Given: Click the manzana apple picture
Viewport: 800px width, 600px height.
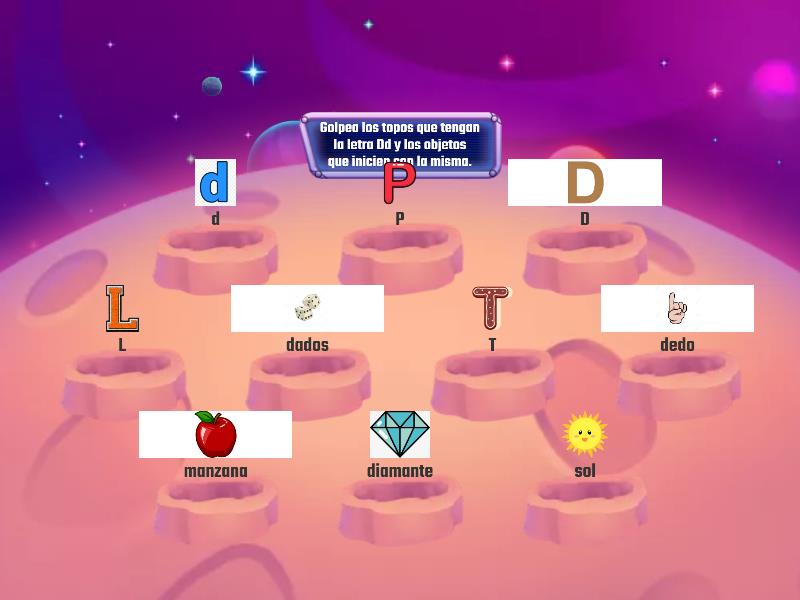Looking at the screenshot, I should pos(215,434).
